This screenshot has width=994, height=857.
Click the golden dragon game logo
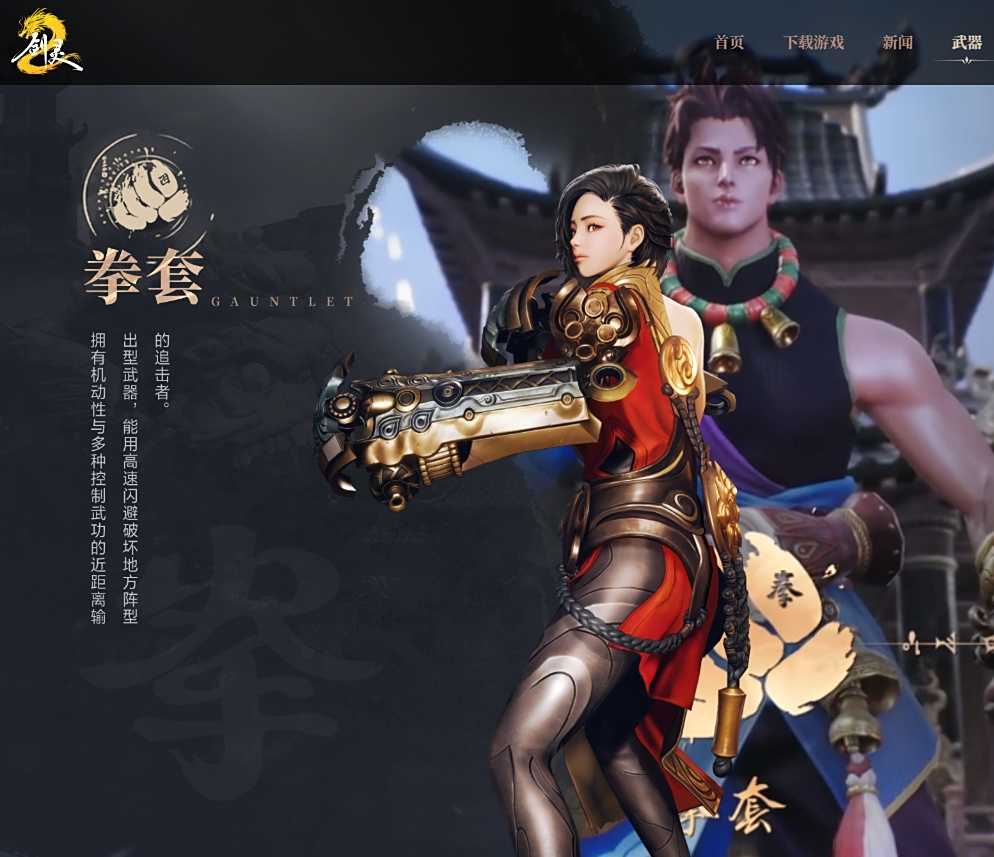(45, 42)
